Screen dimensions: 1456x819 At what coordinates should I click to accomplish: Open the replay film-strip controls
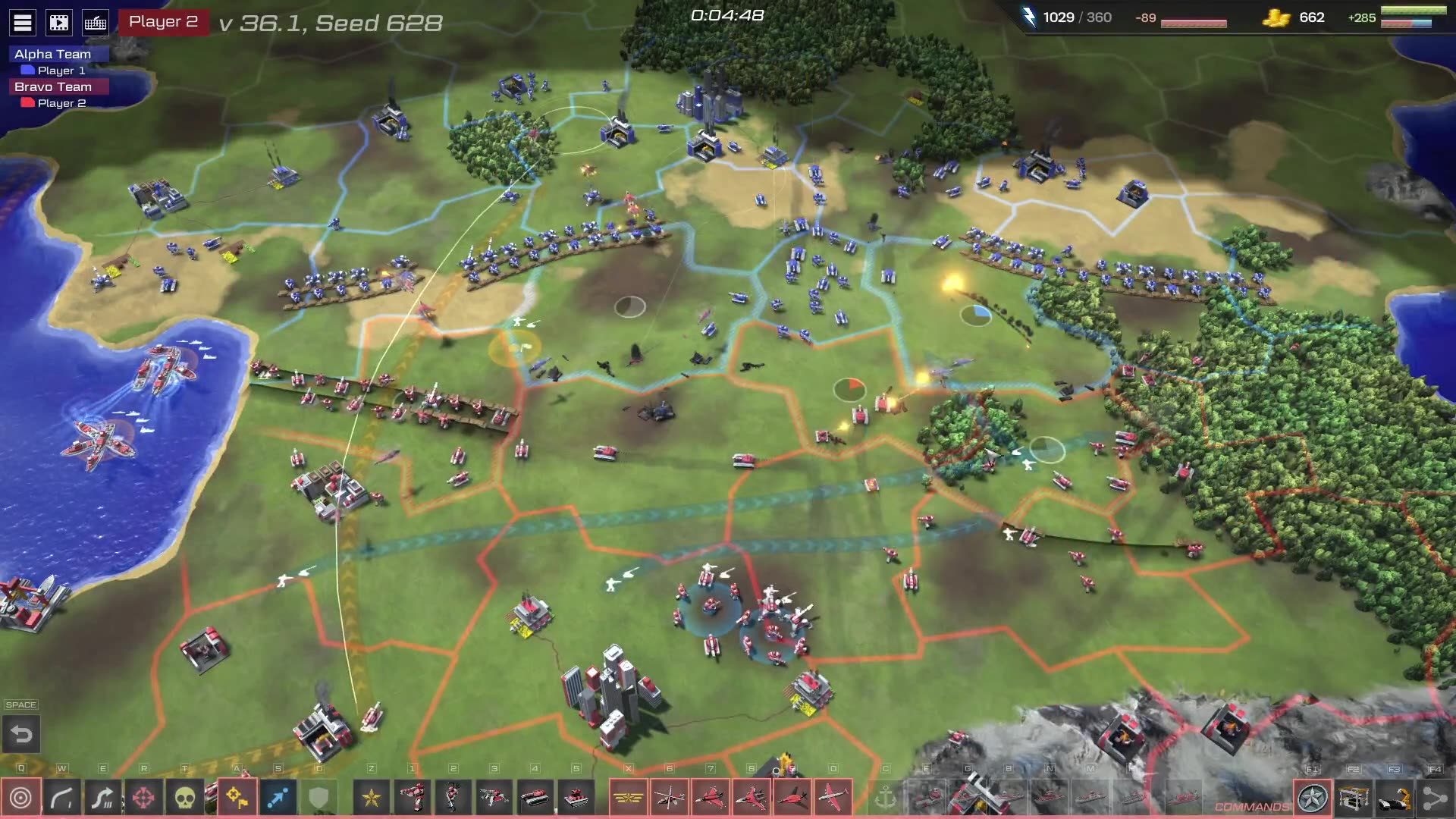[x=59, y=23]
